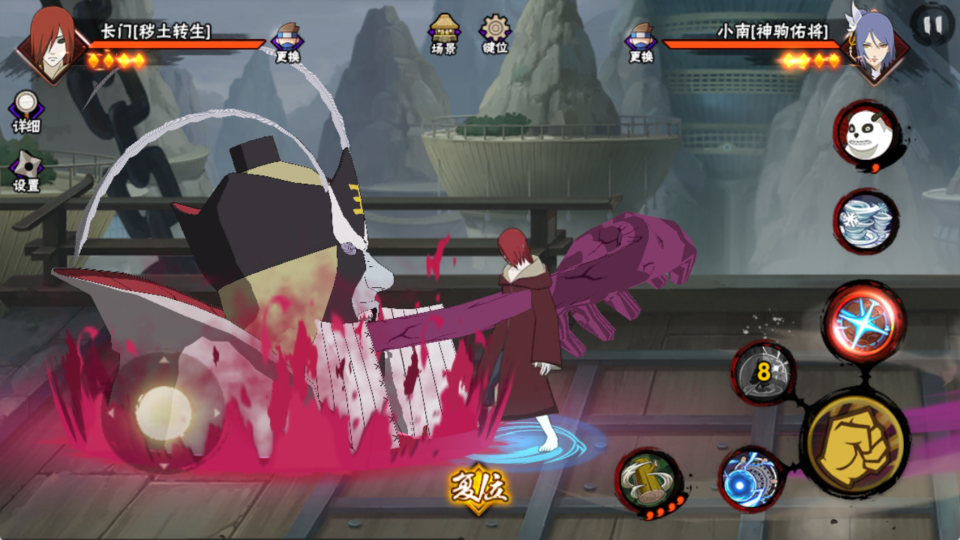Viewport: 960px width, 540px height.
Task: Pause the match with the pause button
Action: [932, 26]
